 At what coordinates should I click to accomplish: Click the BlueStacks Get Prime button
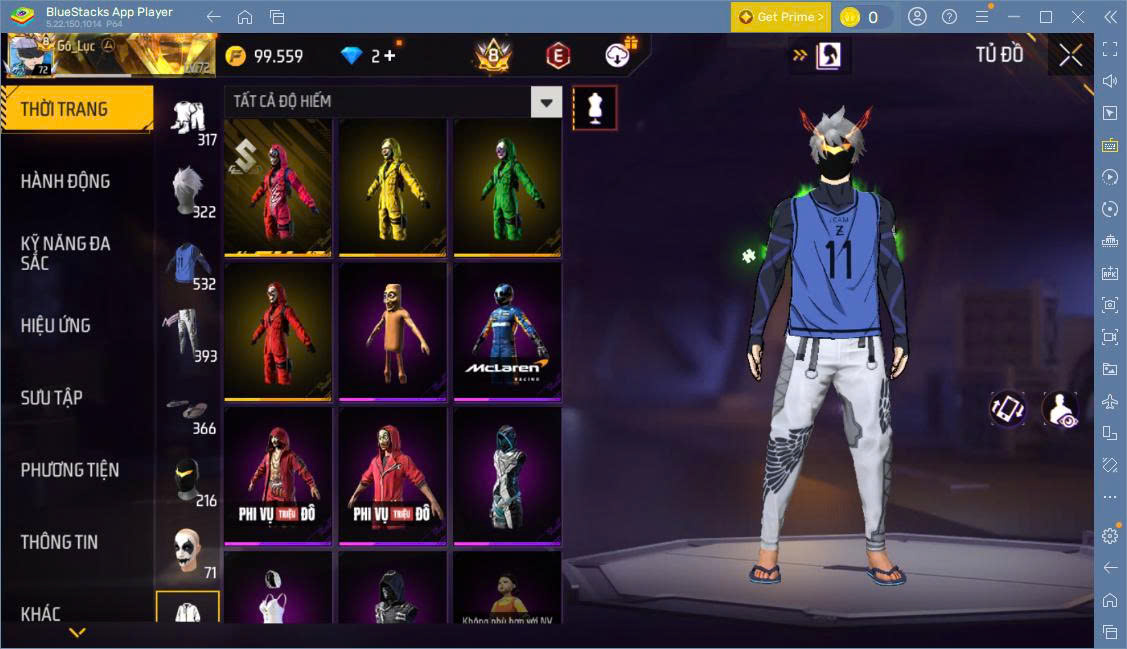pos(780,17)
